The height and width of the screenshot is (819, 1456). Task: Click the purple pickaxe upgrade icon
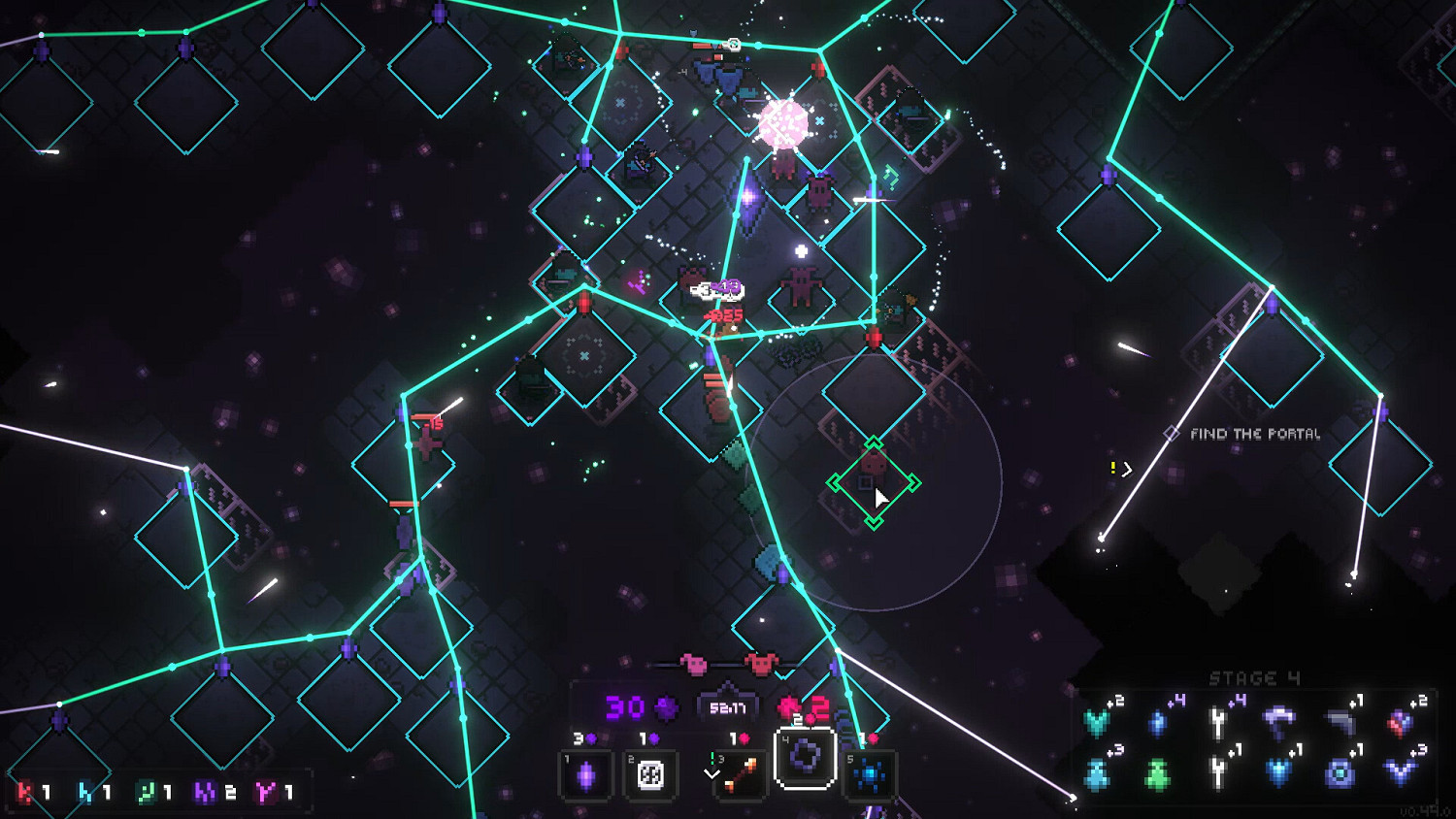point(1278,720)
